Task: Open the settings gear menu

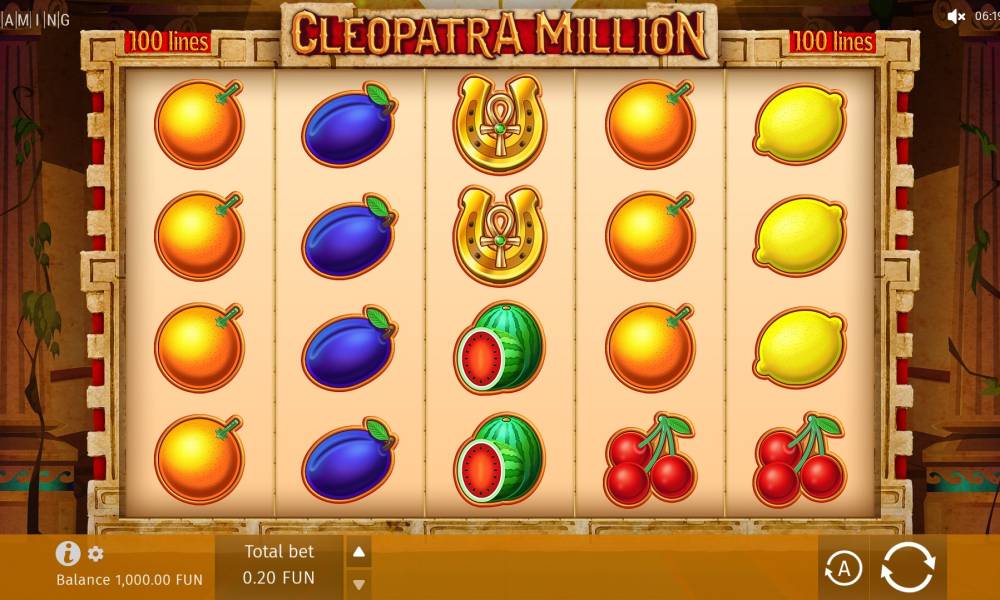Action: [x=96, y=553]
